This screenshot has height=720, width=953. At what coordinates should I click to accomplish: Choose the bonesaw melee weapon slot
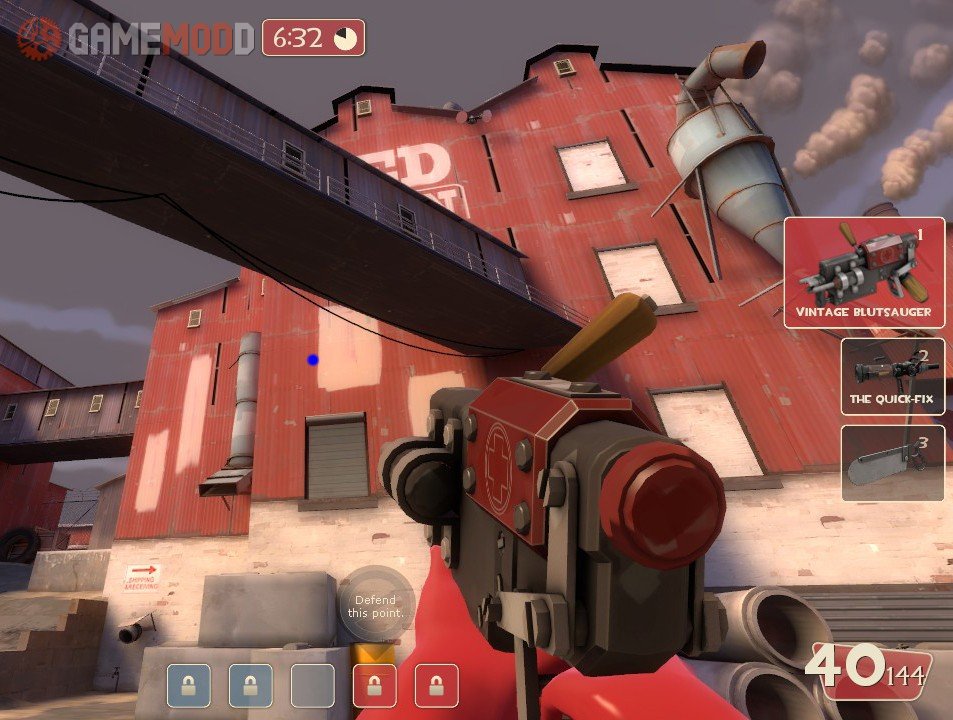[x=892, y=462]
